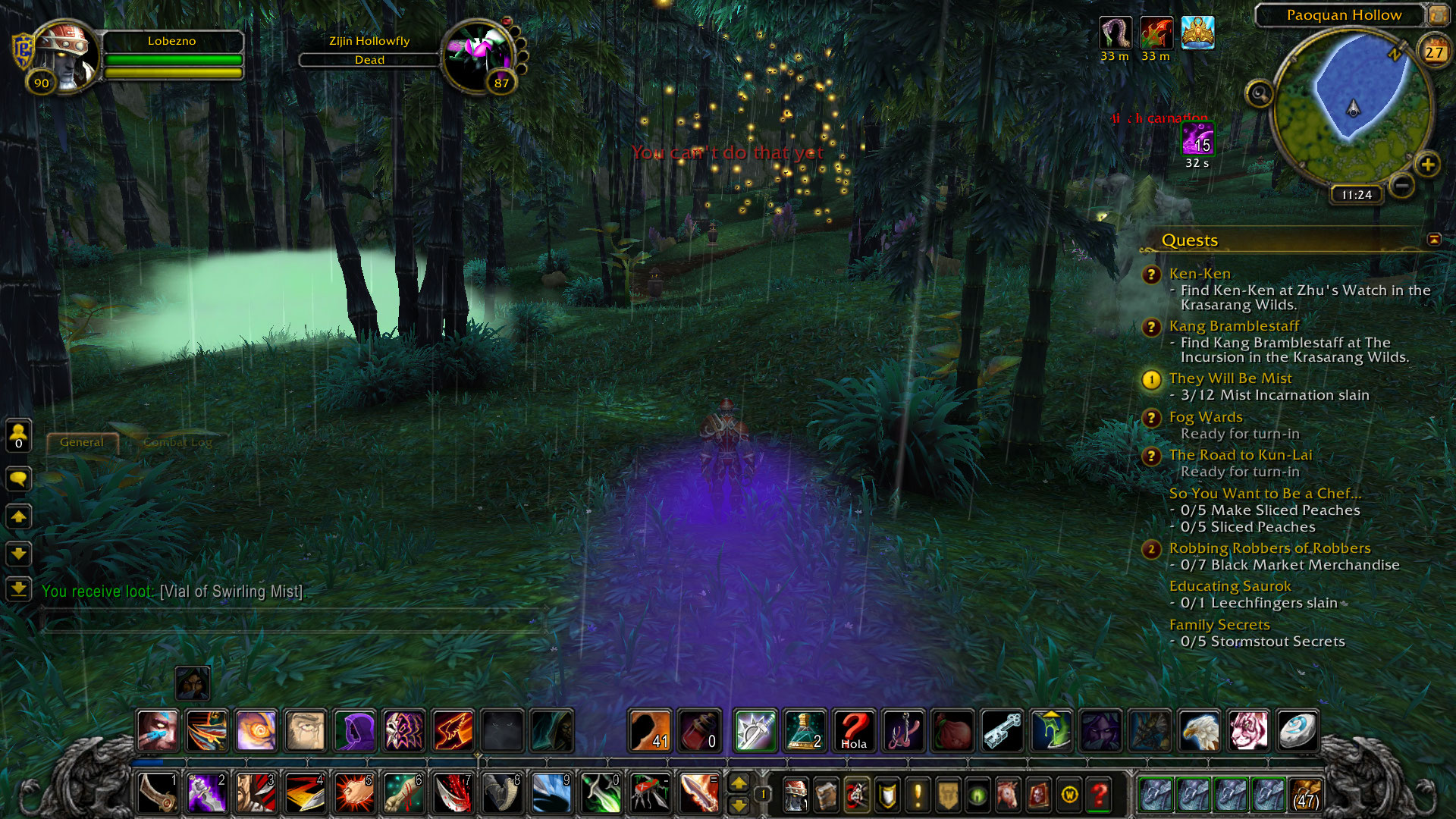Open the chat speech bubble menu
The height and width of the screenshot is (819, 1456).
click(18, 479)
